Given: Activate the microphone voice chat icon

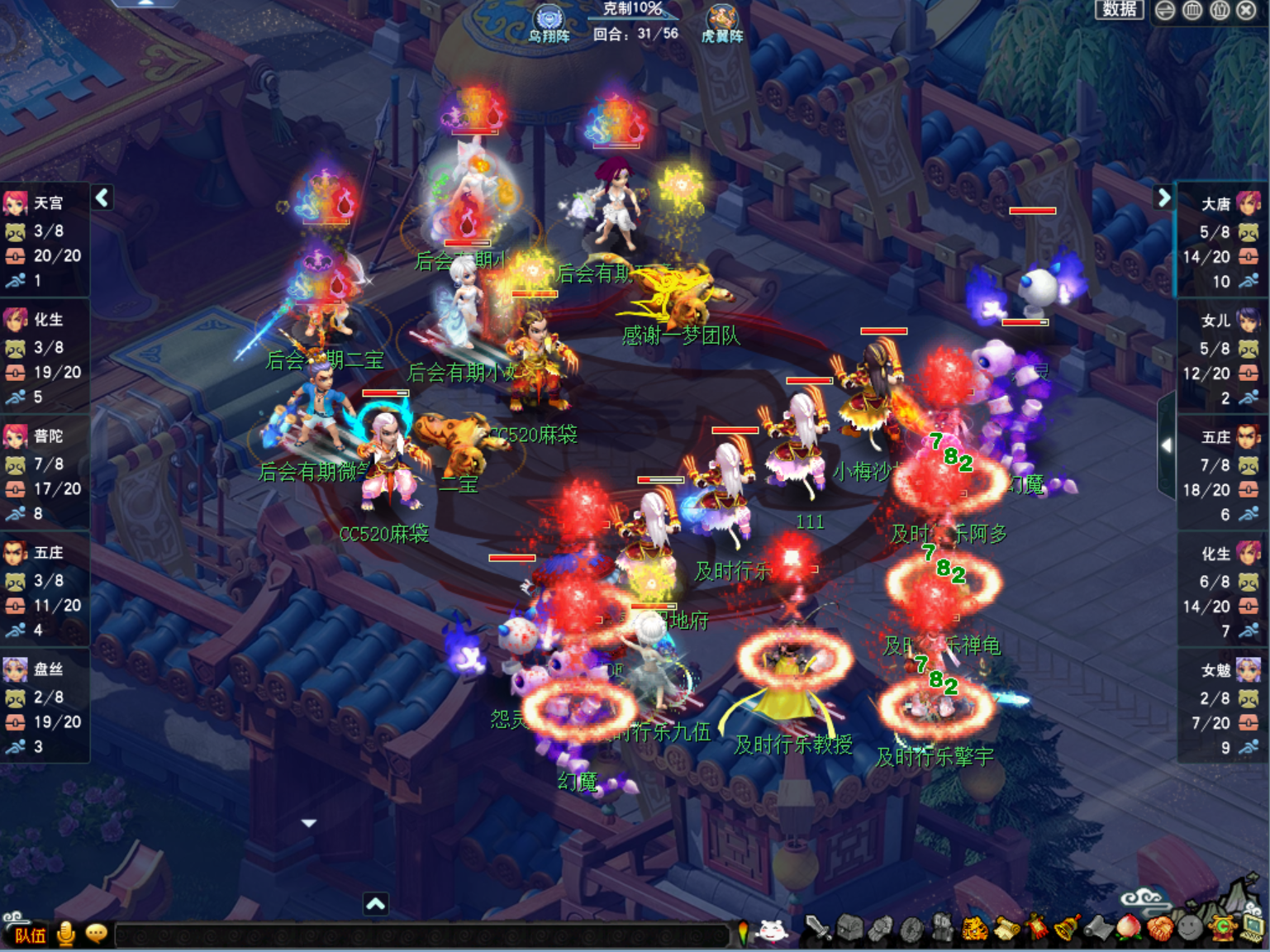Looking at the screenshot, I should pyautogui.click(x=66, y=934).
